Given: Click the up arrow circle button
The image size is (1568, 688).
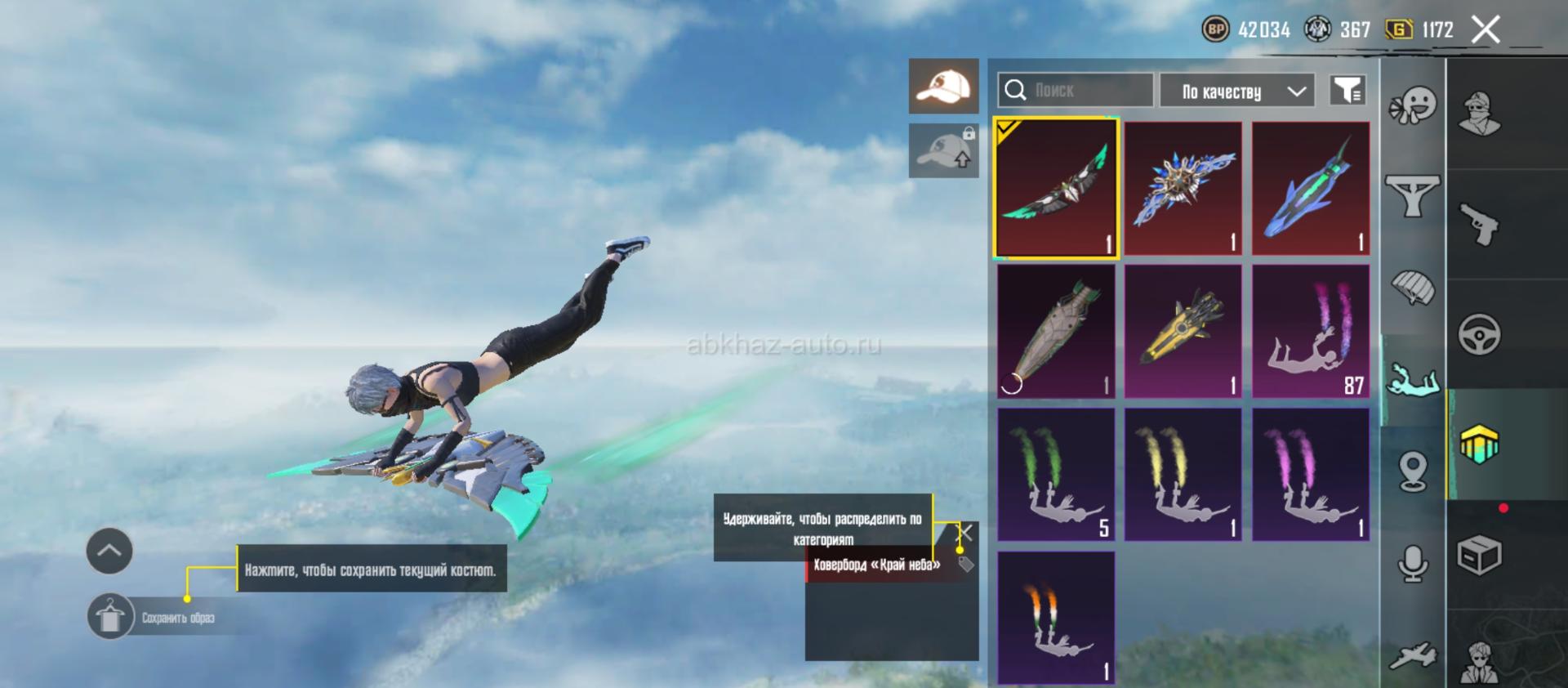Looking at the screenshot, I should click(109, 551).
